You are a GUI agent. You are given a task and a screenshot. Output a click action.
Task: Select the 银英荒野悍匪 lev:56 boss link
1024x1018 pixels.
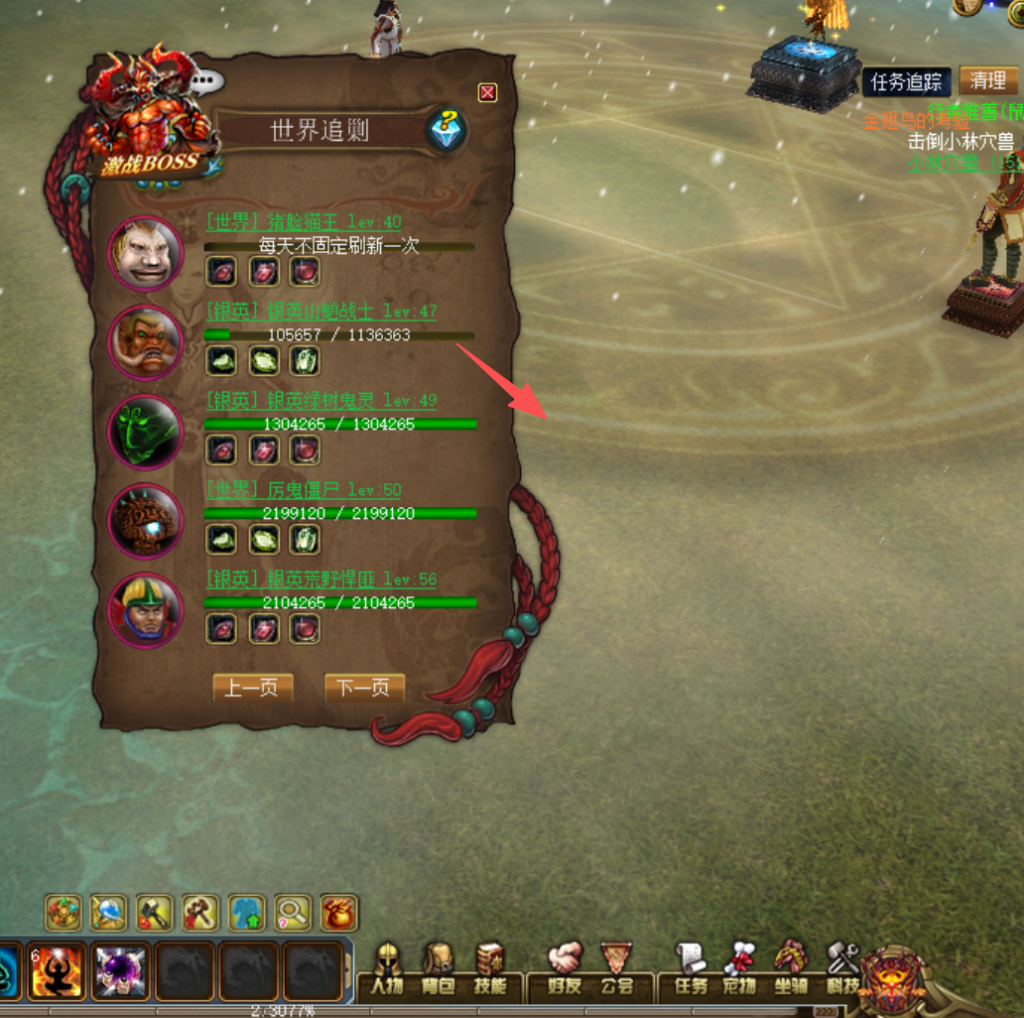(x=321, y=579)
